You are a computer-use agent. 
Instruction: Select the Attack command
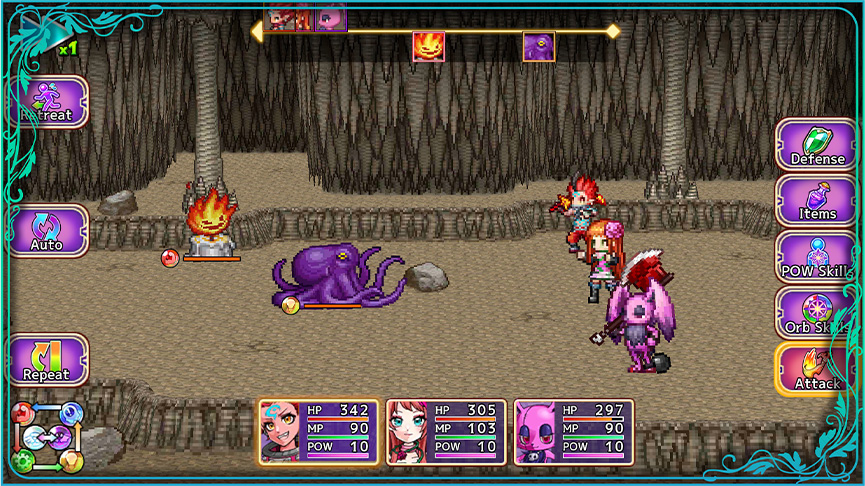pos(817,369)
